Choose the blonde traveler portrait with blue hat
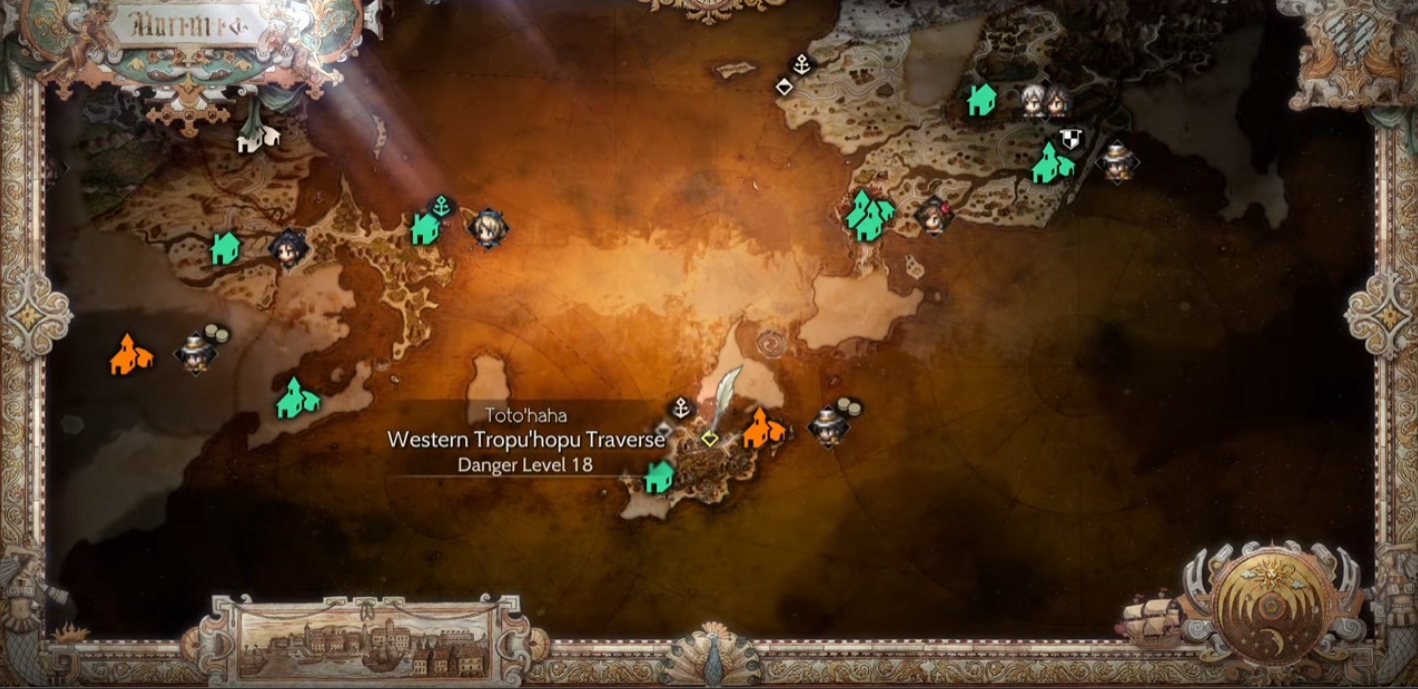Image resolution: width=1418 pixels, height=689 pixels. [487, 228]
